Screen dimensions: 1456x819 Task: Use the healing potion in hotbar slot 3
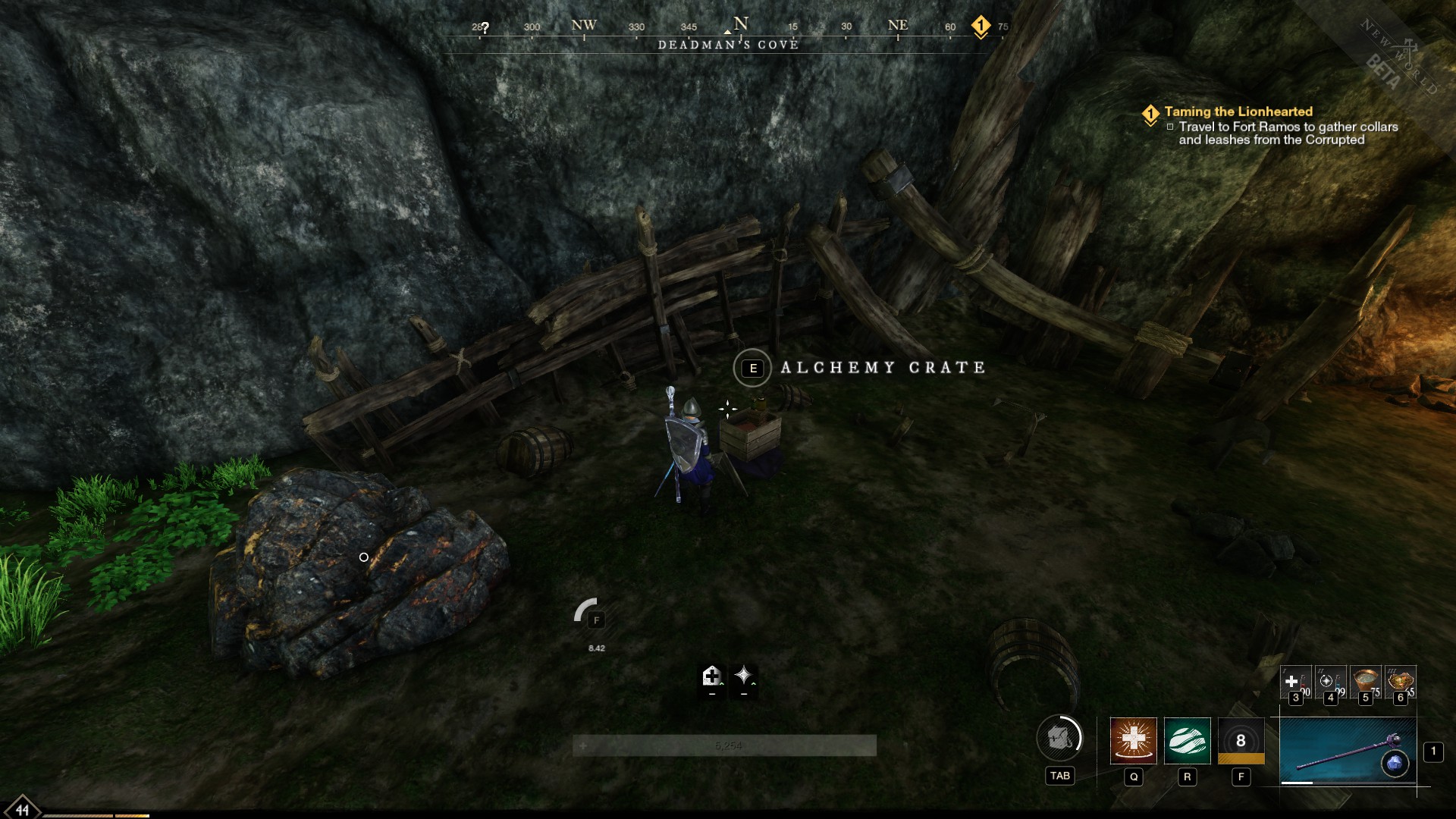[1294, 681]
